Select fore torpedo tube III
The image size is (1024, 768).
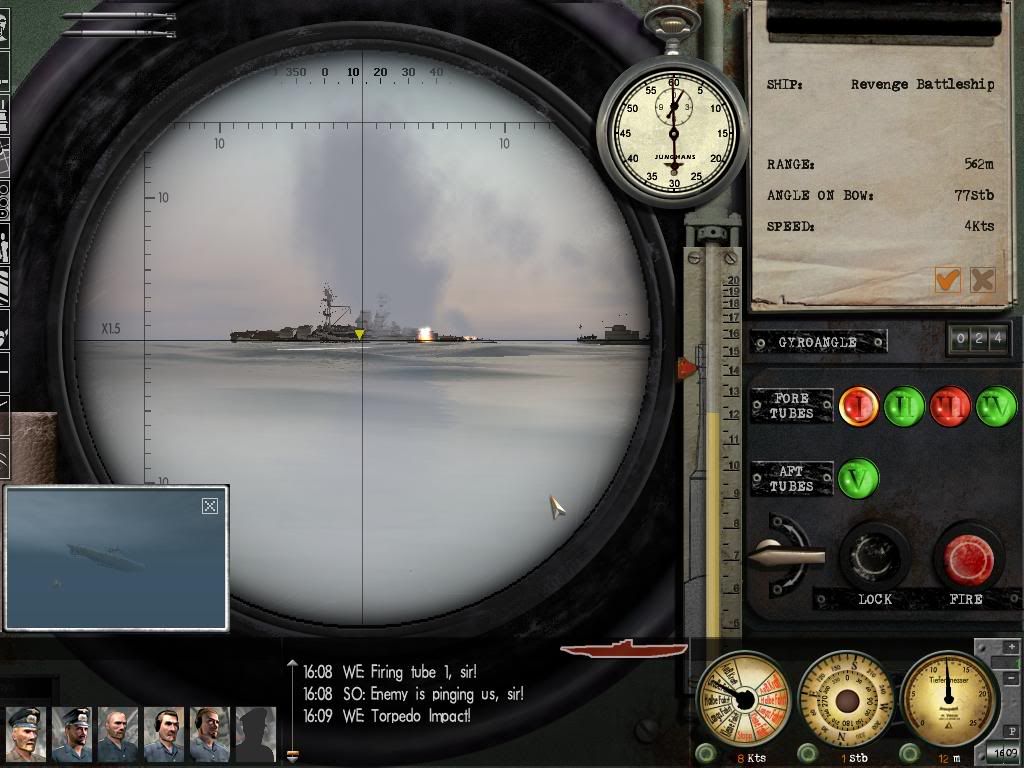click(950, 407)
